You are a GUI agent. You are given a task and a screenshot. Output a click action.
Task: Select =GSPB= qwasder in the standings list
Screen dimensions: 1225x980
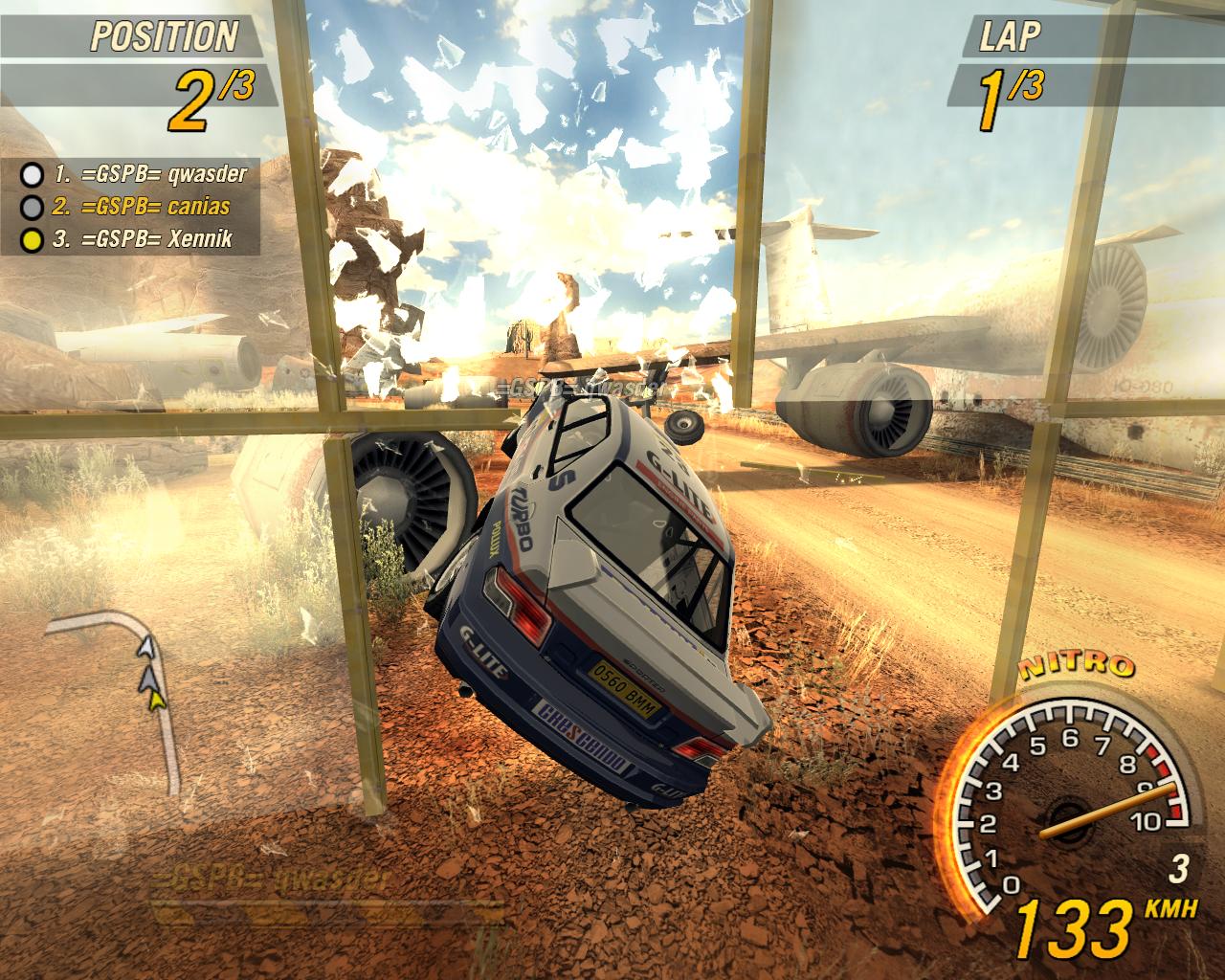(150, 174)
